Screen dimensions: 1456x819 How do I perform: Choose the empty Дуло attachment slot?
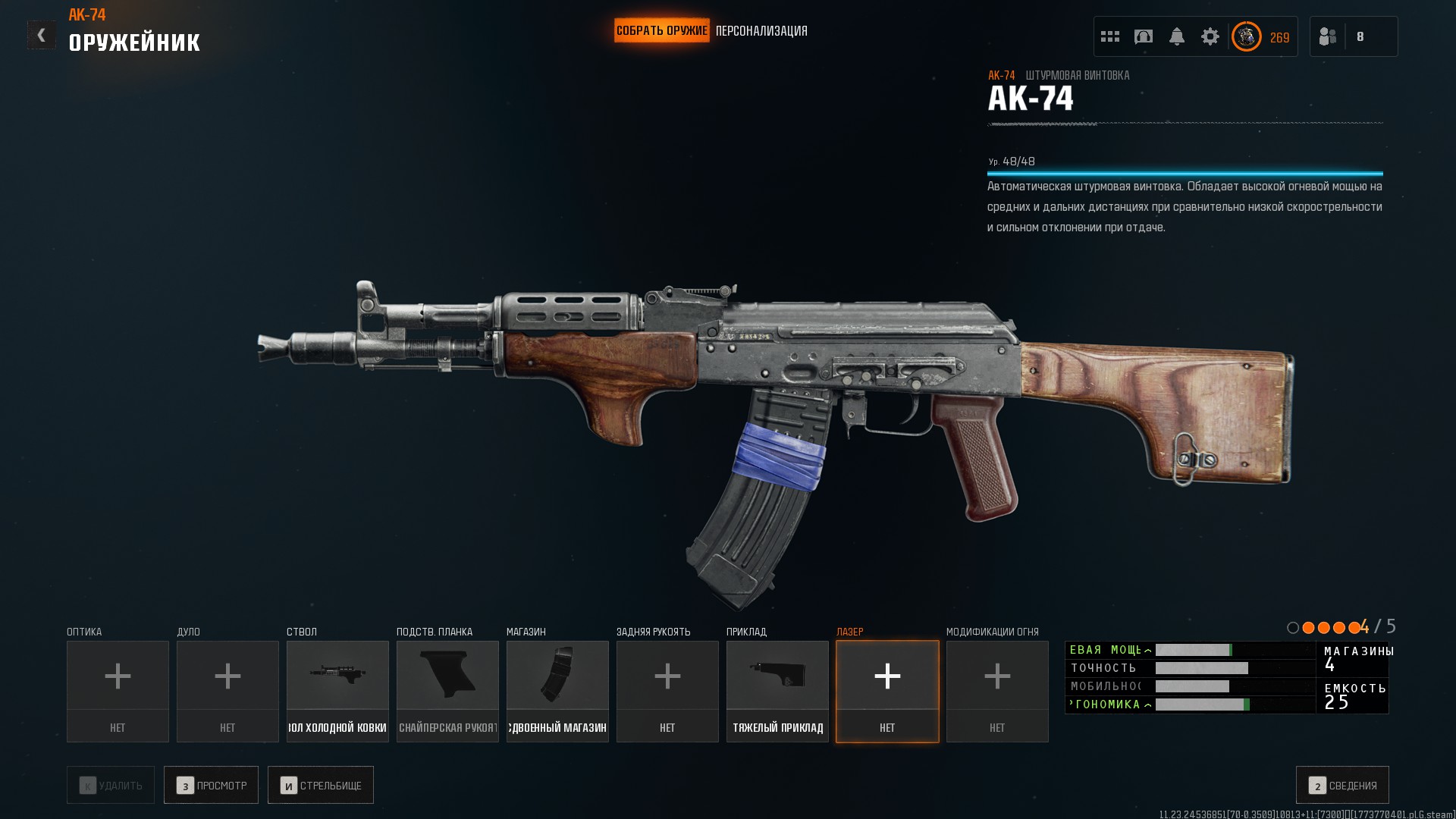pyautogui.click(x=227, y=691)
